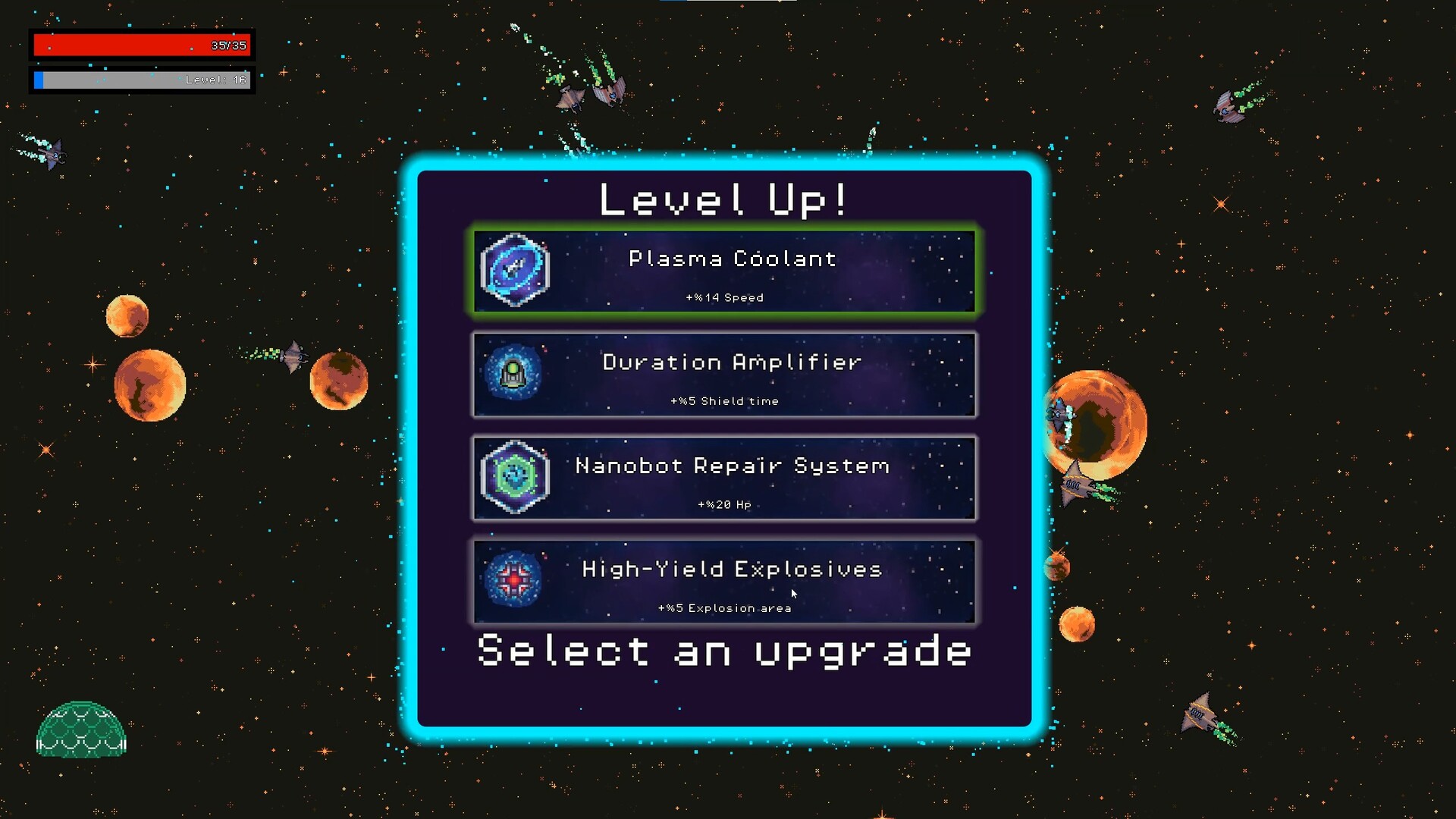Click the Level Up! title text

724,199
